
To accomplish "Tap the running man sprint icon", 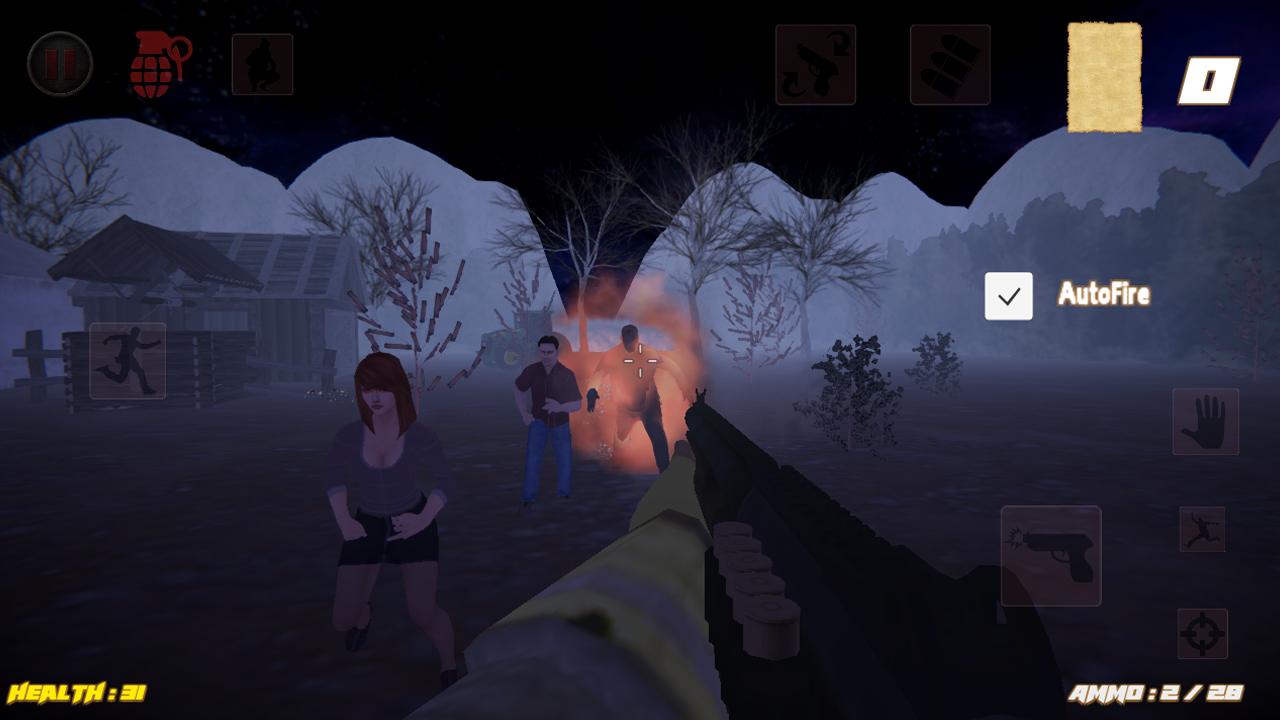I will tap(127, 362).
